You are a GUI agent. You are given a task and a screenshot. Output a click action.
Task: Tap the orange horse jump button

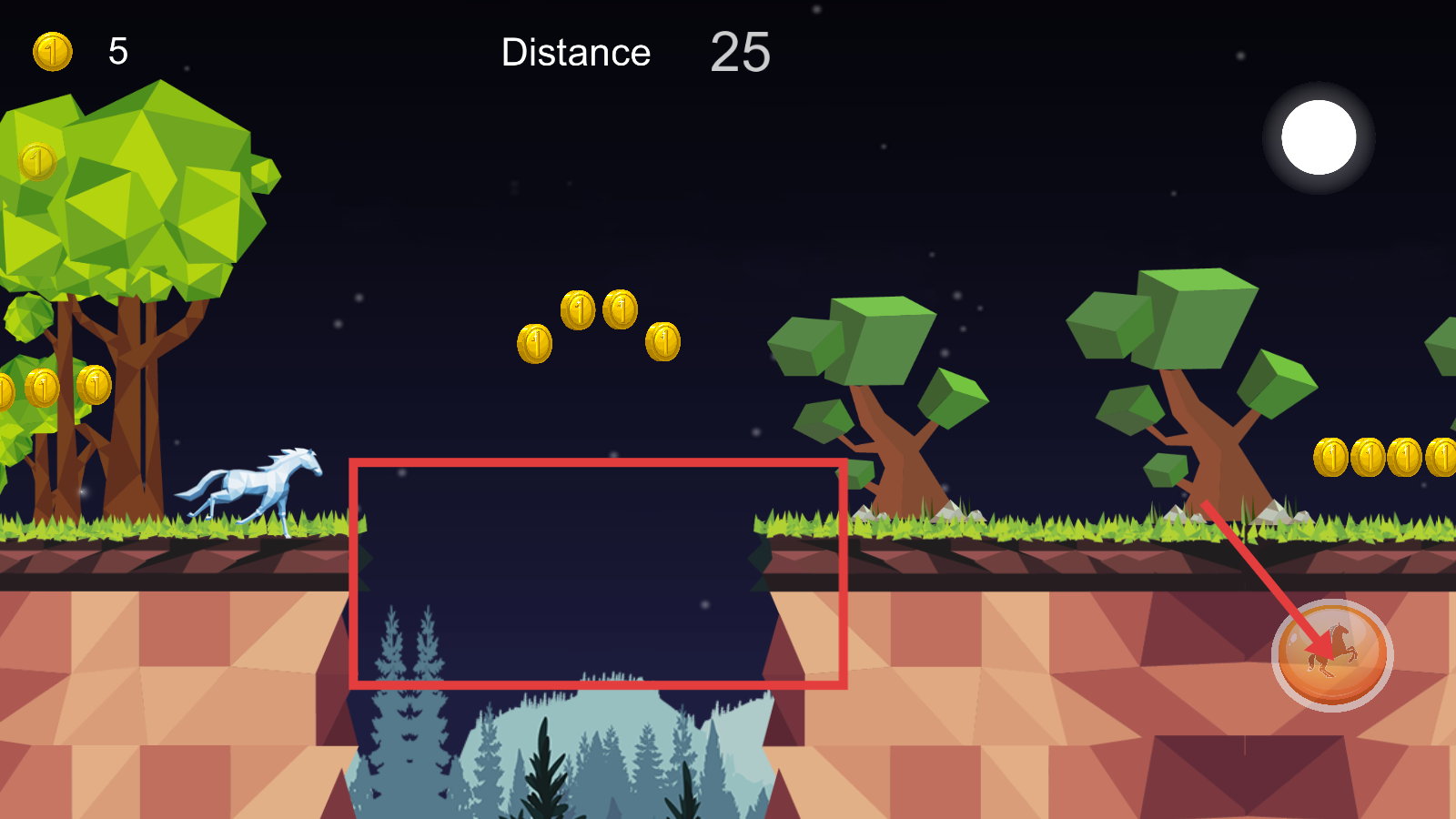(x=1331, y=655)
